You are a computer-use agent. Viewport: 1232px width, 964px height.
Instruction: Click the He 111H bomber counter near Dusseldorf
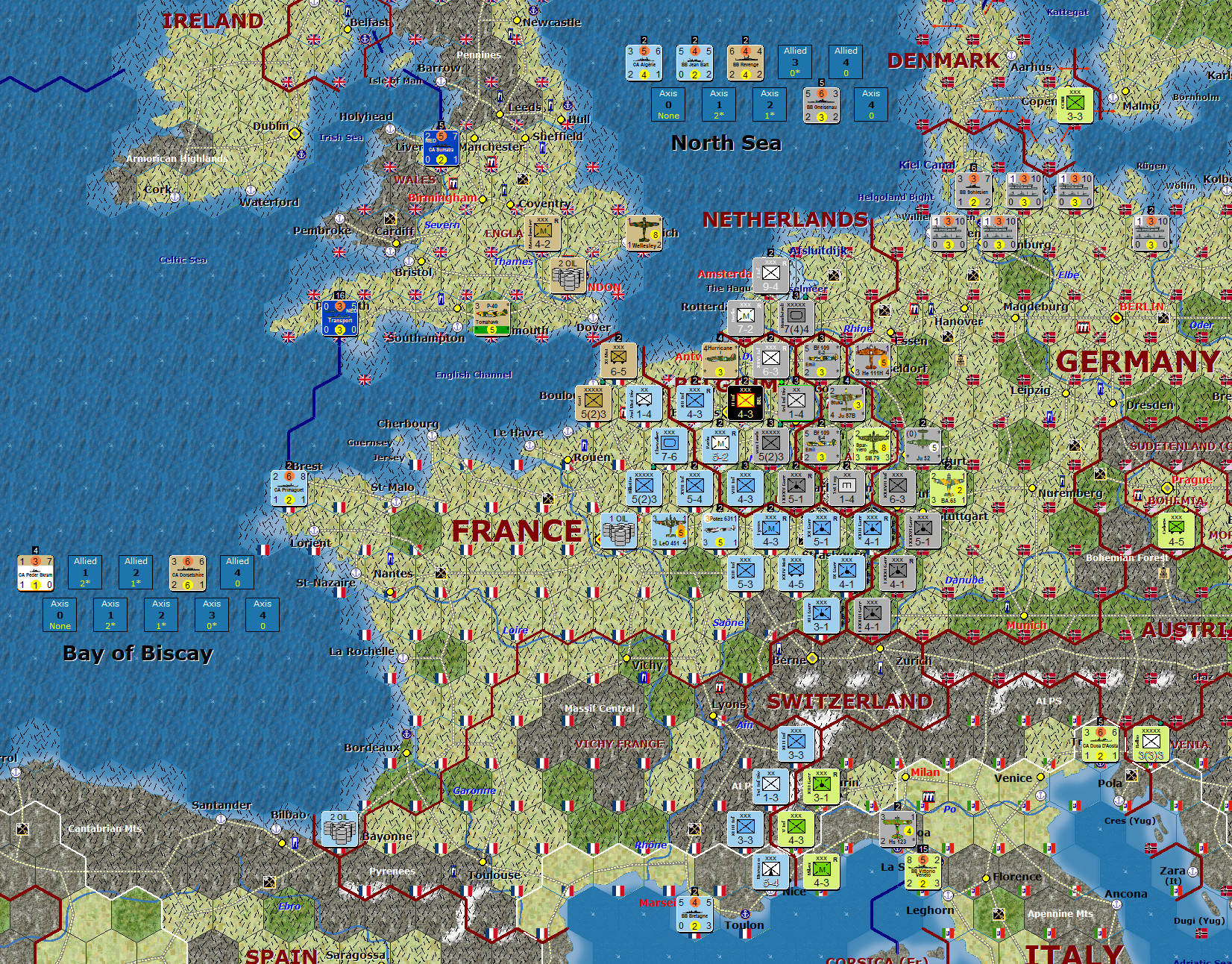pyautogui.click(x=872, y=359)
